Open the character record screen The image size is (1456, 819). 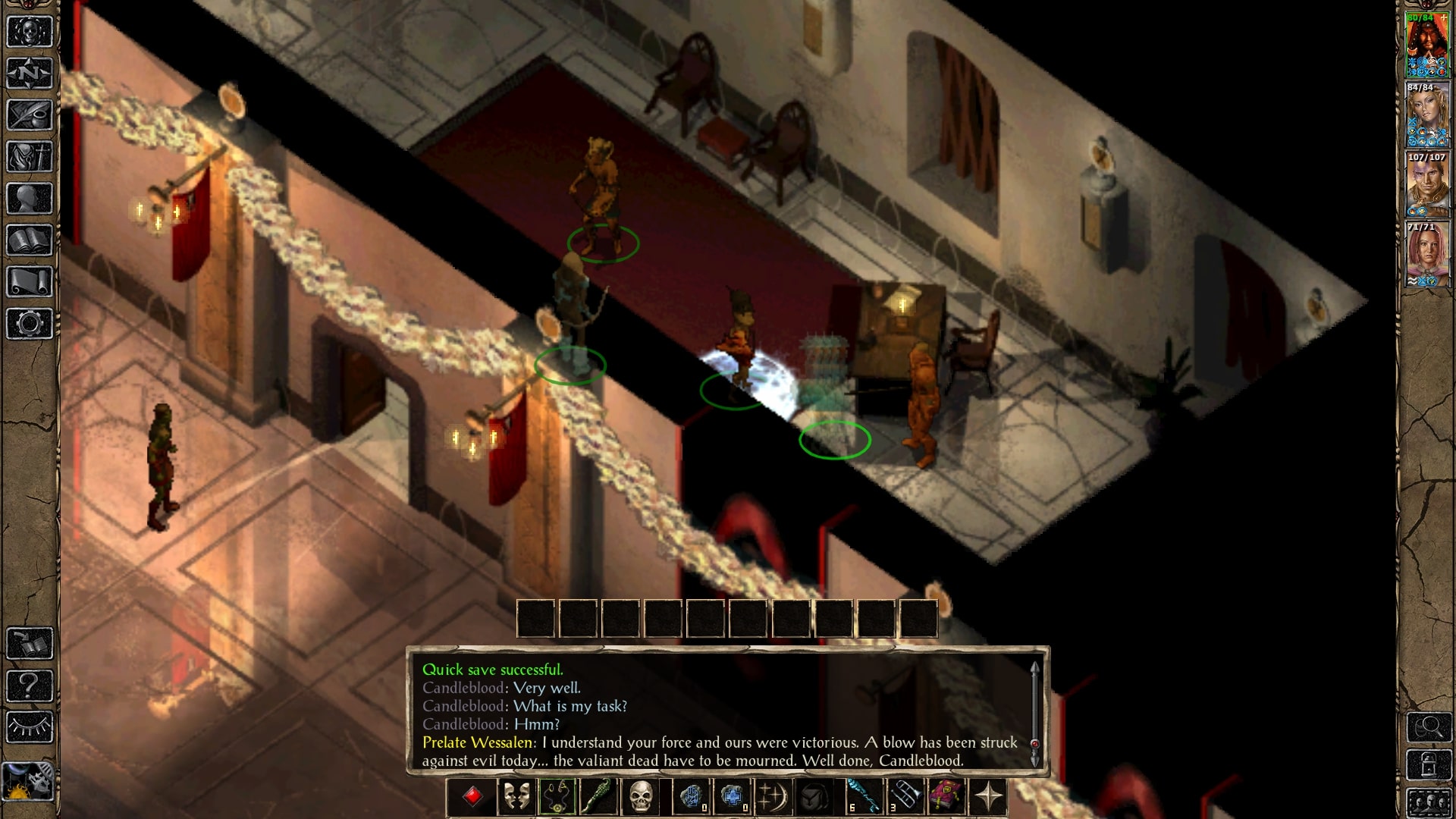(x=28, y=197)
